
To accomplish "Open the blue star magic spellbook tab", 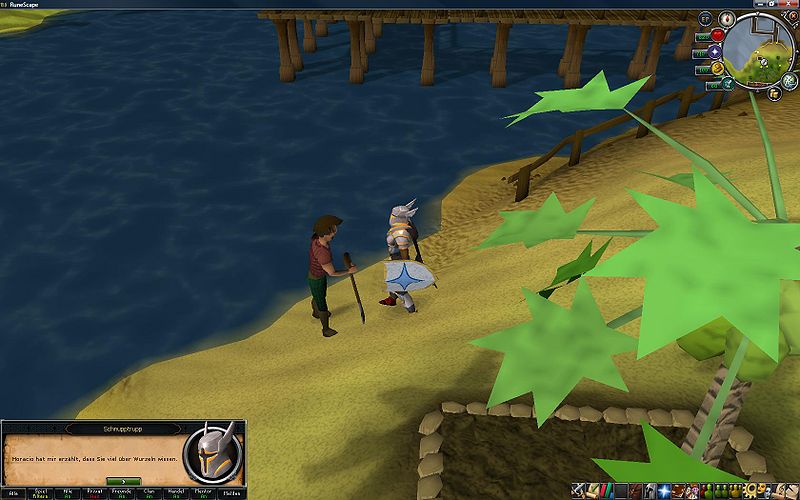I will (663, 490).
